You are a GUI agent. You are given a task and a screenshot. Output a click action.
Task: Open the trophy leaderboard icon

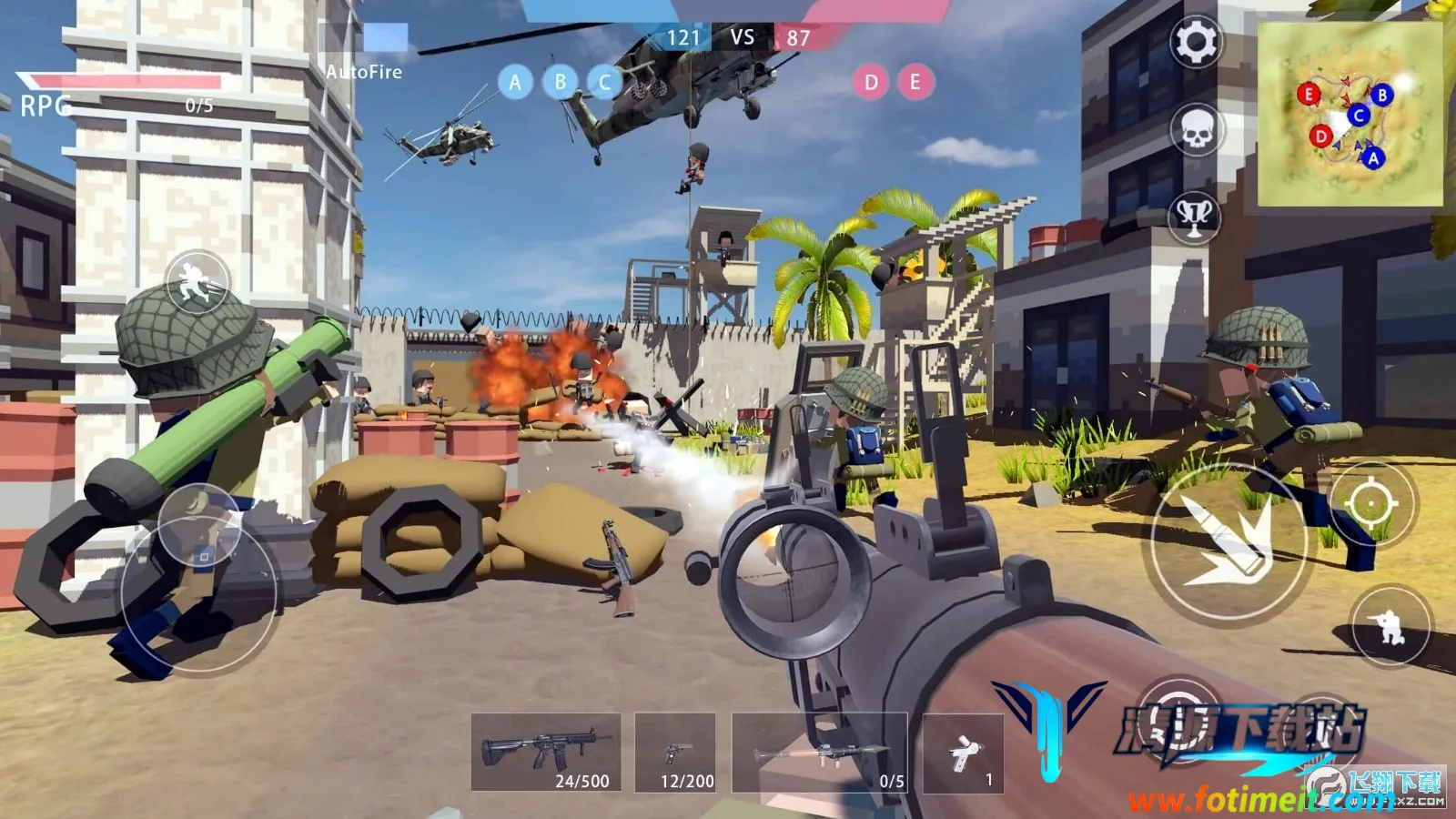1194,217
